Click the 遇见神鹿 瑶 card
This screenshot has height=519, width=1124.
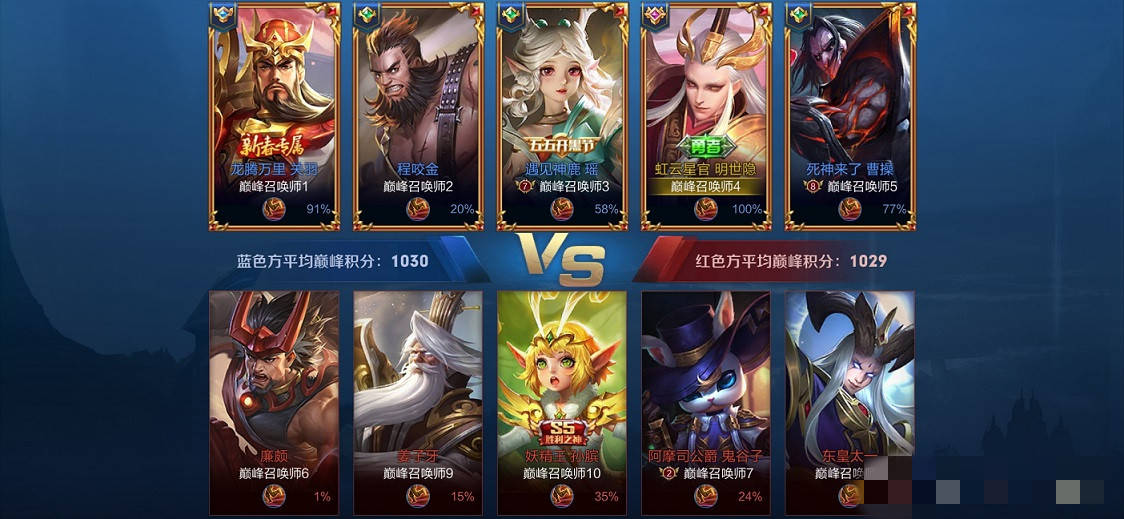[x=562, y=110]
